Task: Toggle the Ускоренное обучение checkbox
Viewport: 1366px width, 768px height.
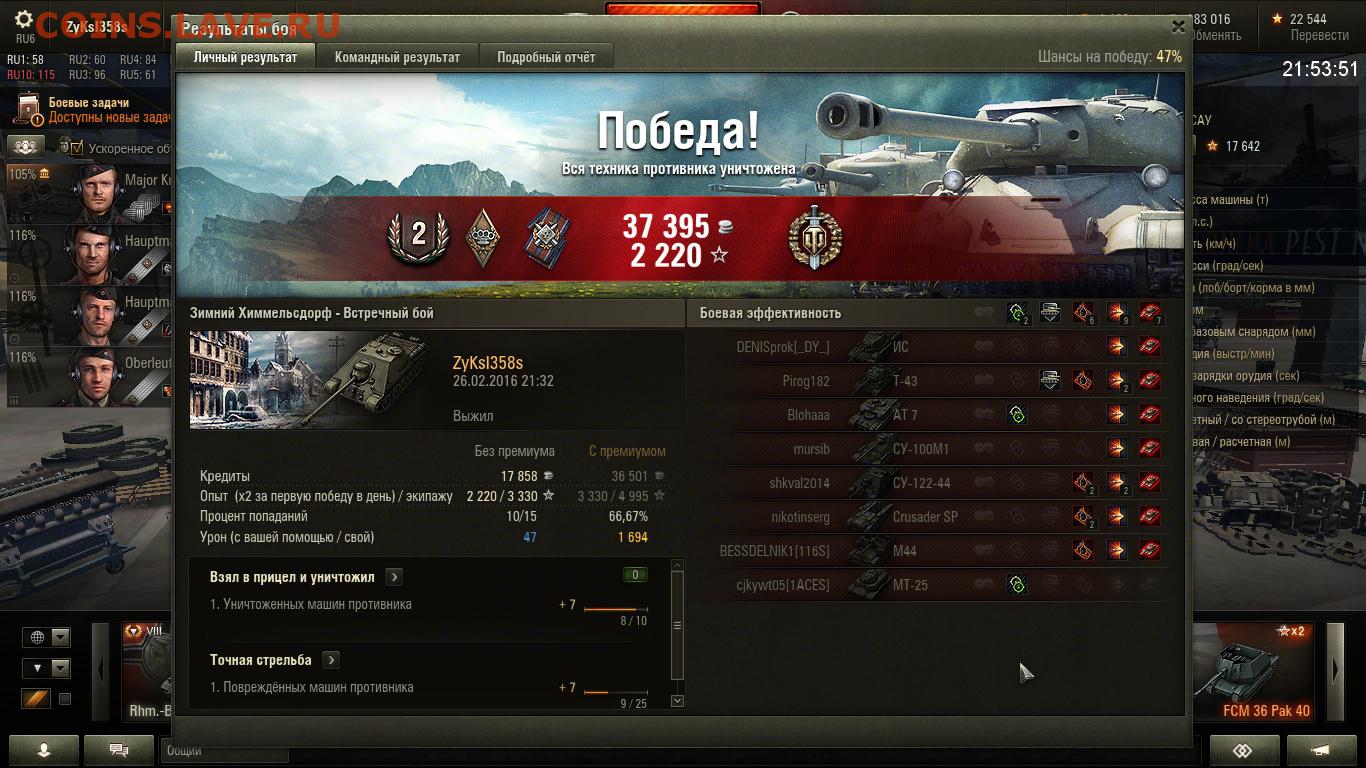Action: (x=77, y=148)
